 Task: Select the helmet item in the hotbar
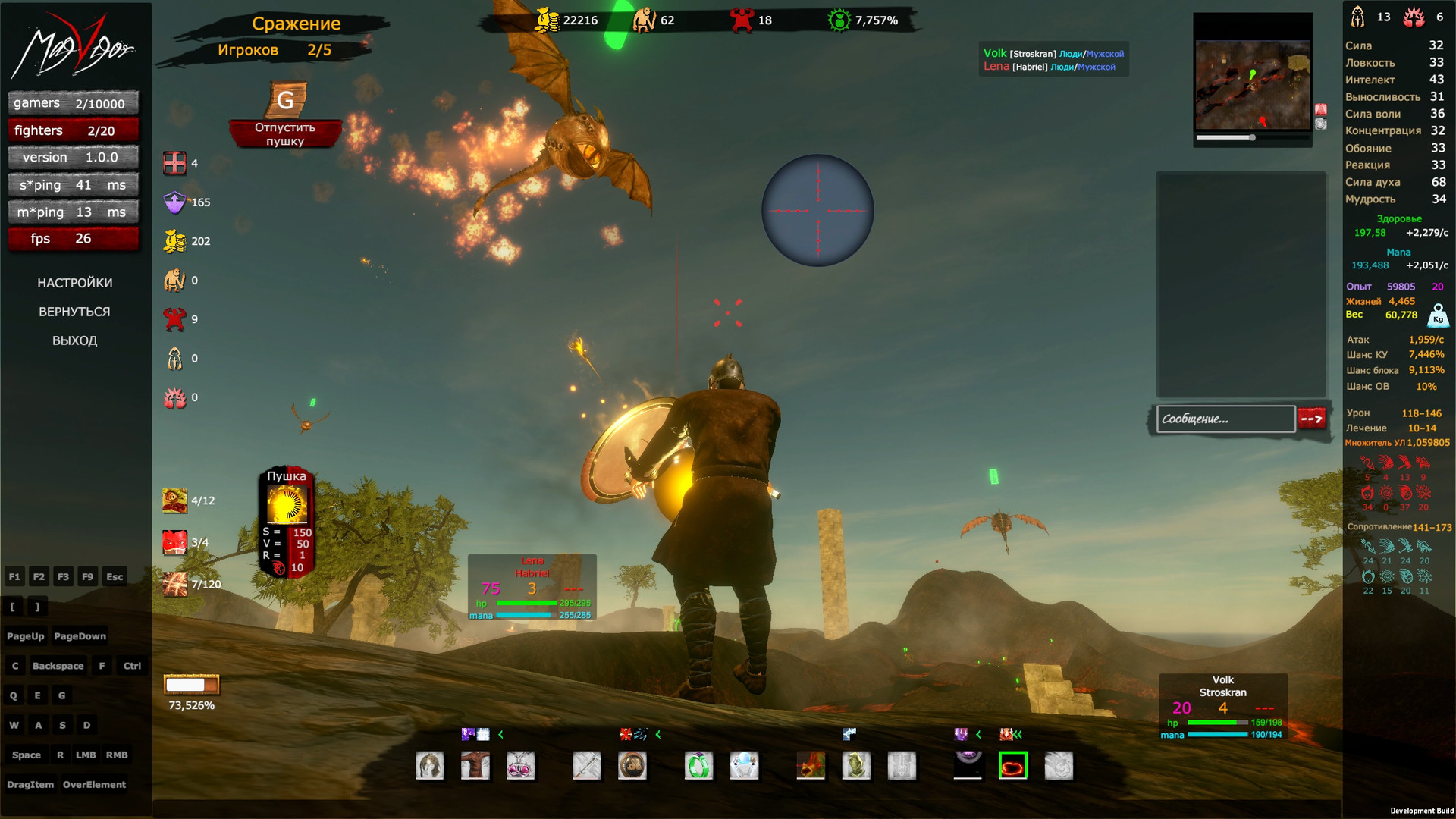[430, 766]
